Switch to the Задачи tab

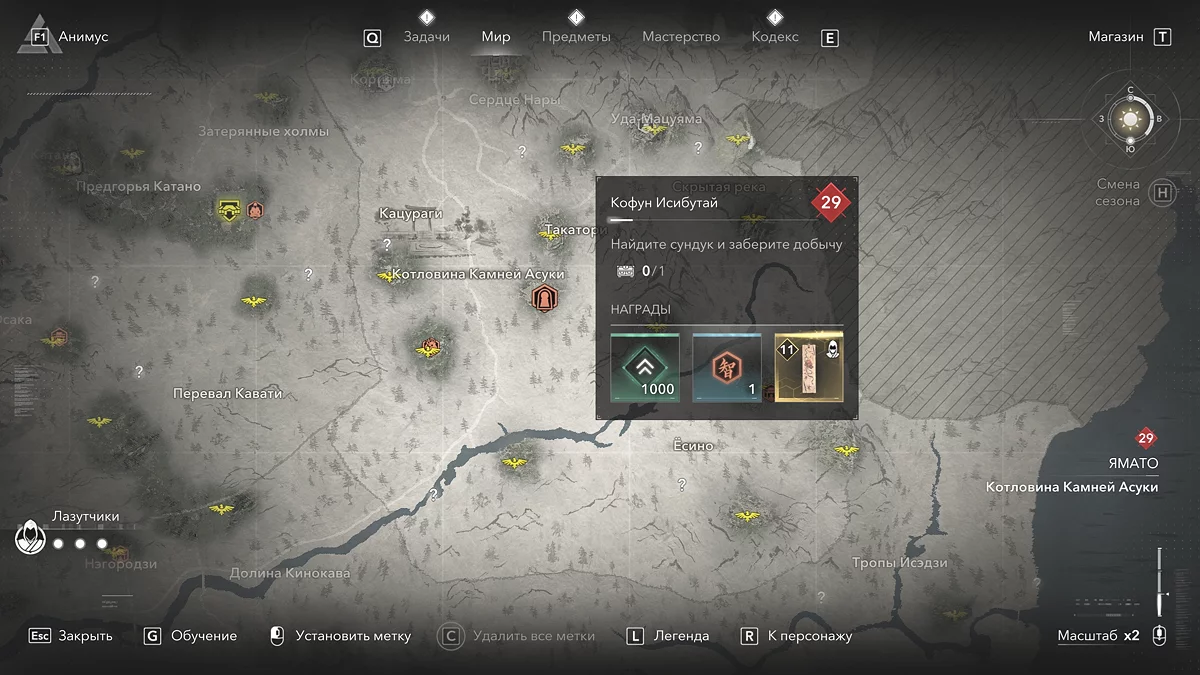pyautogui.click(x=426, y=37)
